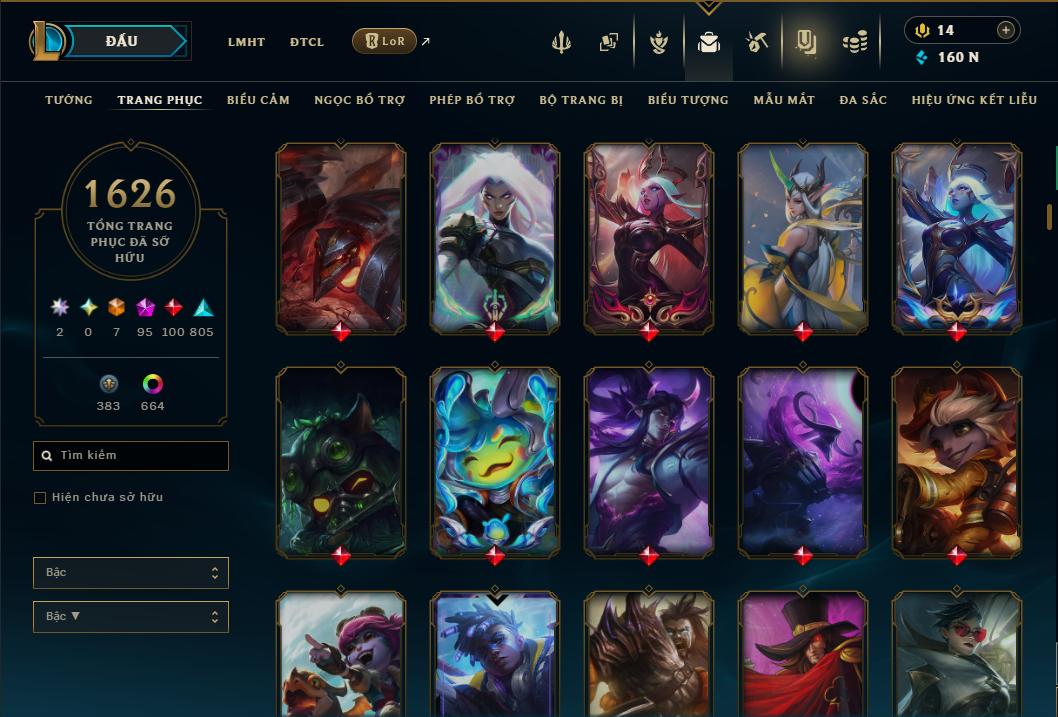Select the gas mask Teemo skin card
1058x717 pixels.
(341, 461)
